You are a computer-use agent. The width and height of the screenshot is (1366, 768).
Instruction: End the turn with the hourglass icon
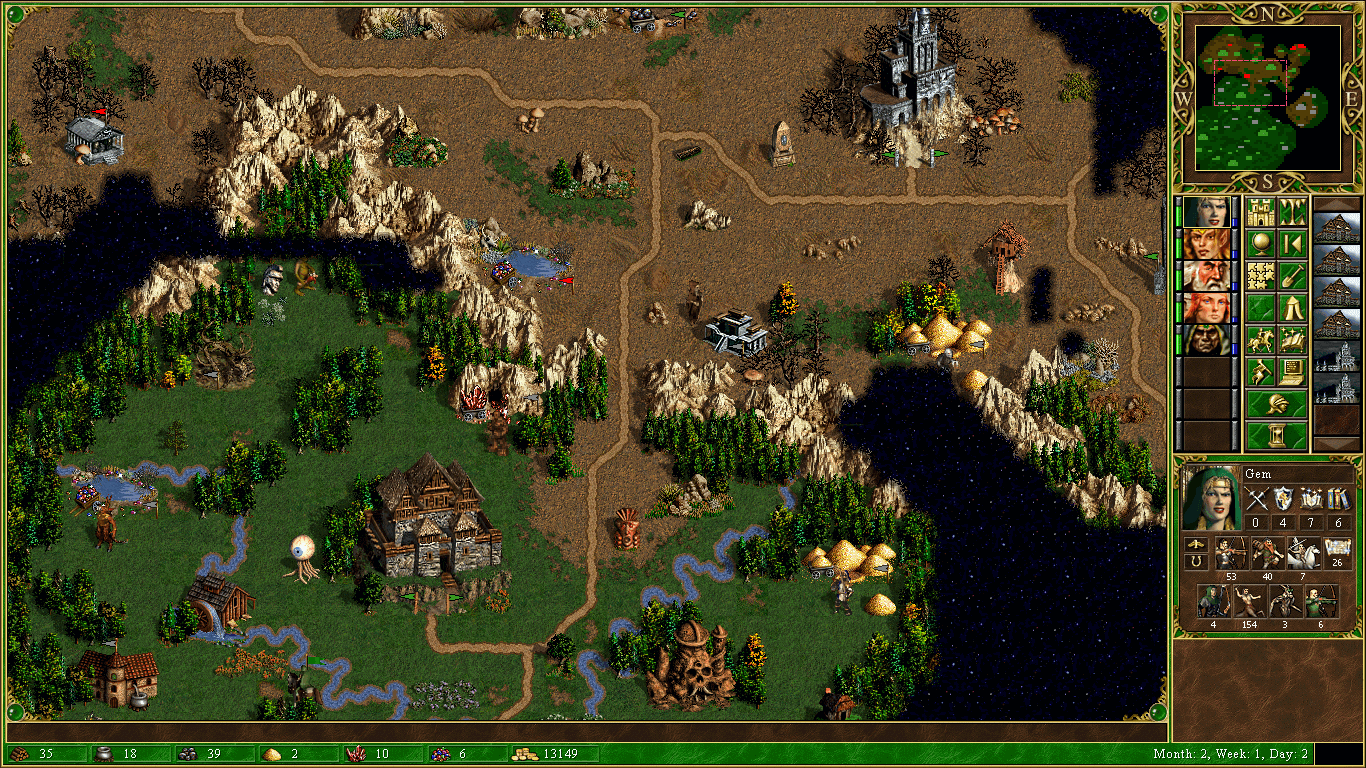tap(1279, 434)
